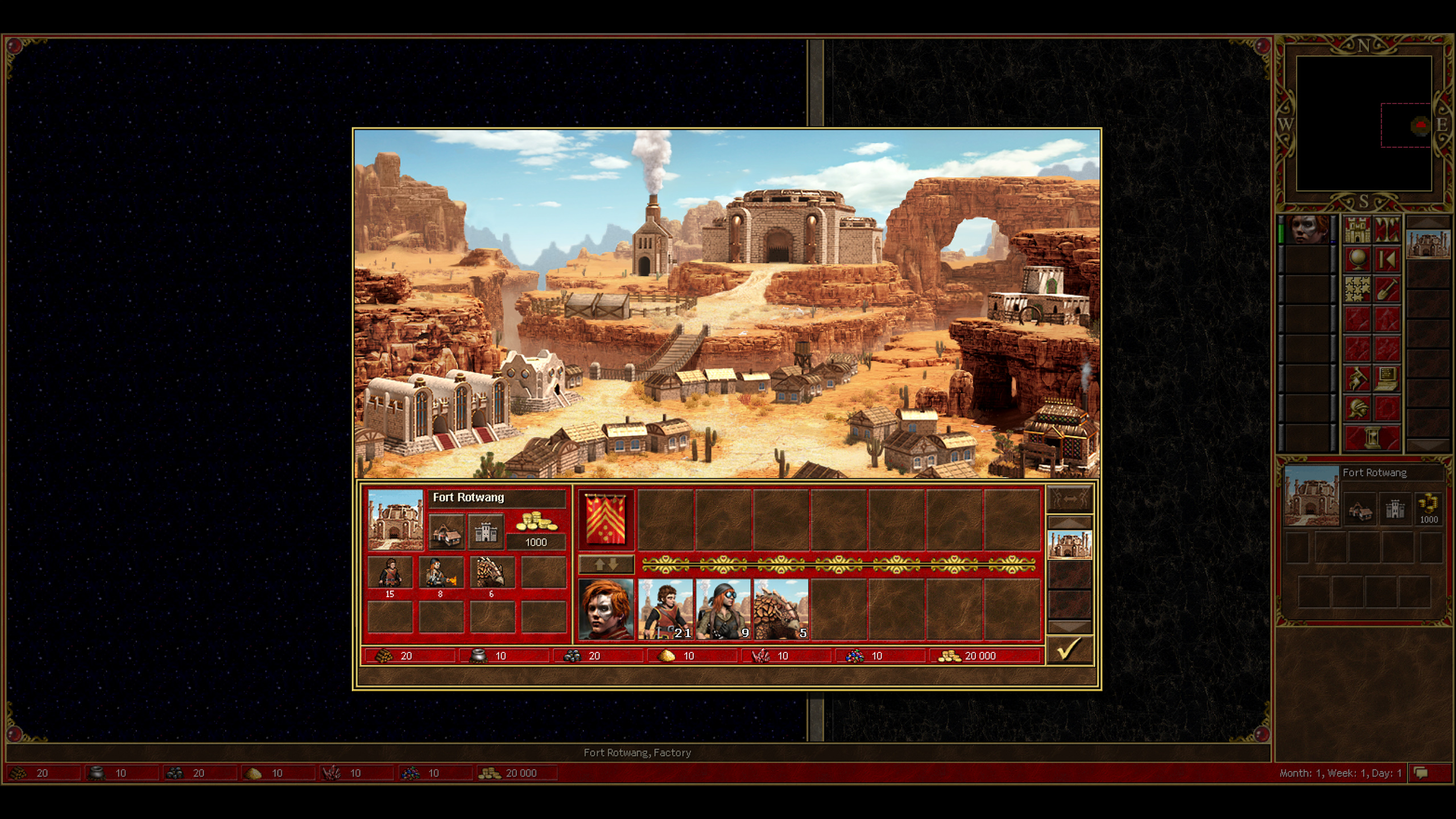Select the 21-unit halfling army stack
The height and width of the screenshot is (819, 1456).
coord(665,609)
